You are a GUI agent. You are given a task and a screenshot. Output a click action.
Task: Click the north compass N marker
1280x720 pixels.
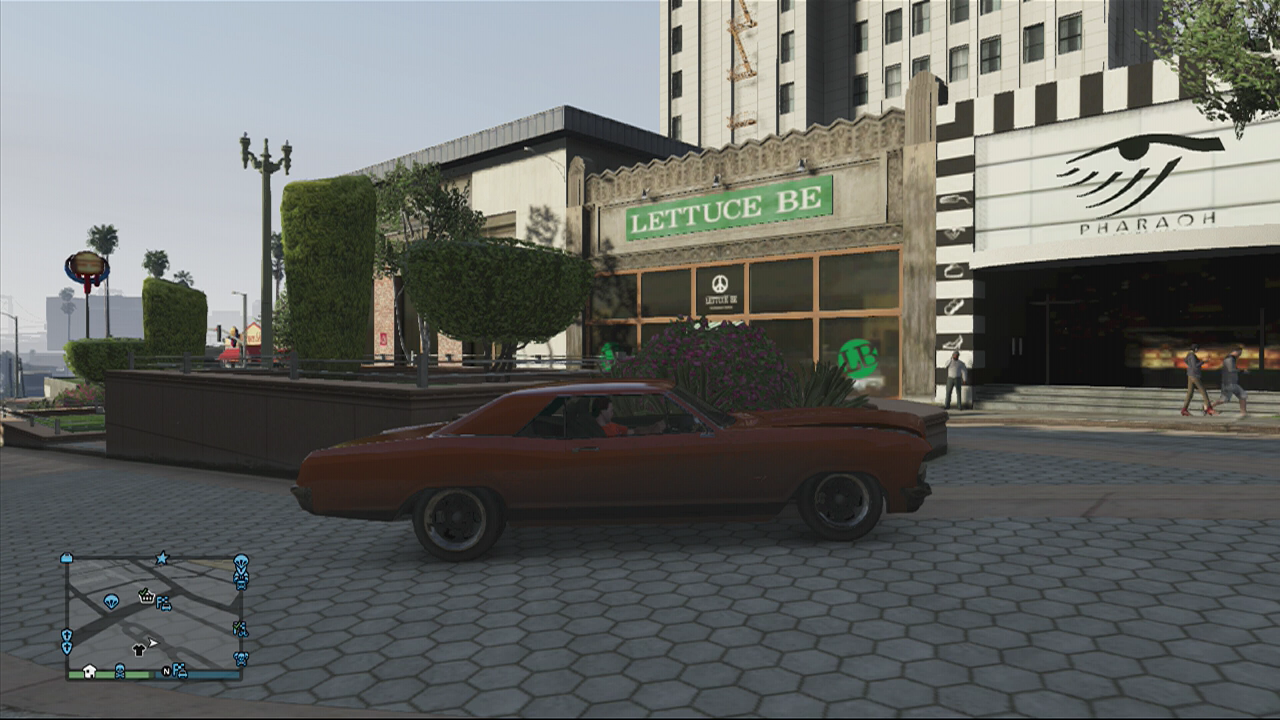click(x=167, y=671)
